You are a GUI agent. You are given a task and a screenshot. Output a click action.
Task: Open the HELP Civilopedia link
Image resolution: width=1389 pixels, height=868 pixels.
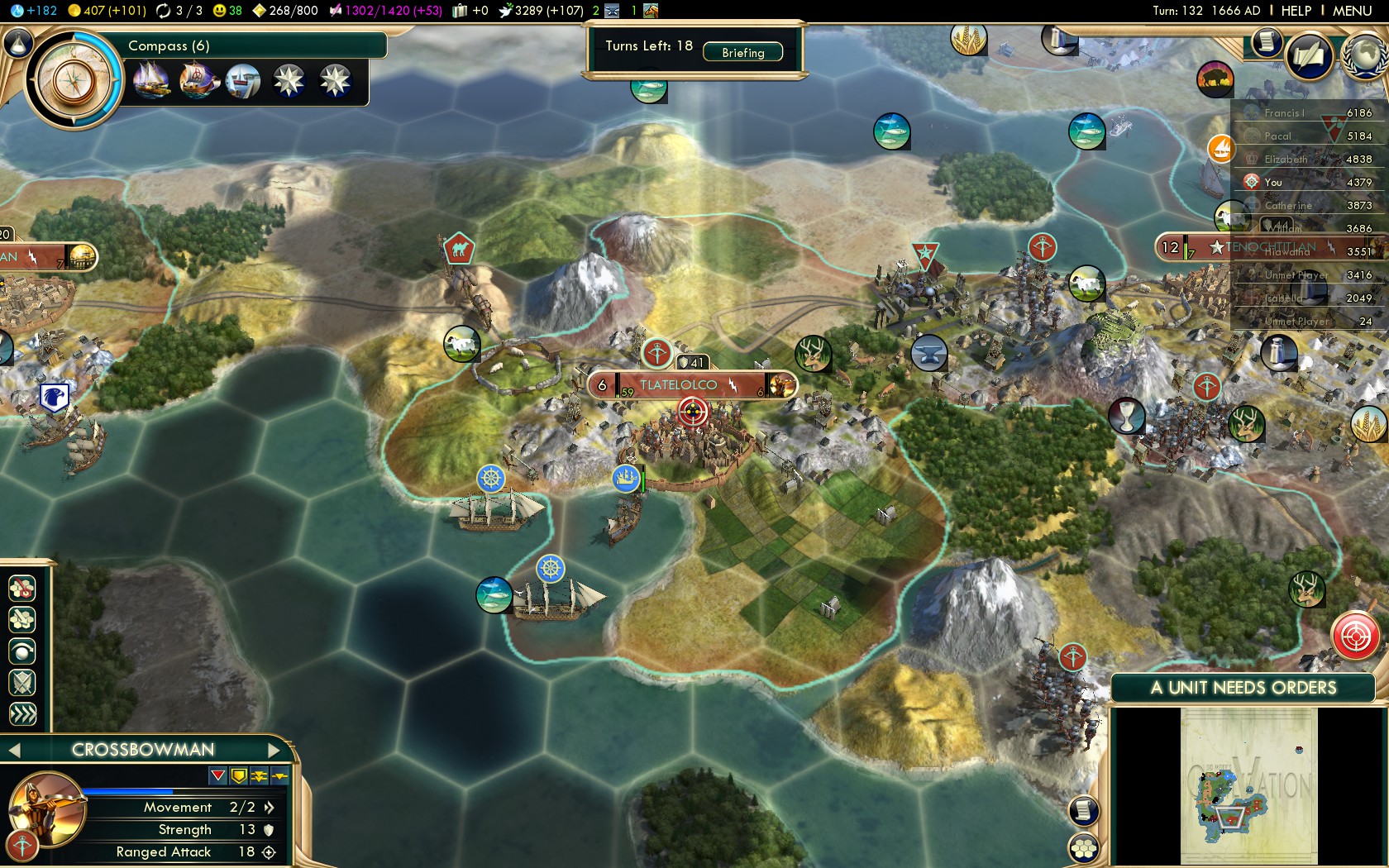point(1296,11)
